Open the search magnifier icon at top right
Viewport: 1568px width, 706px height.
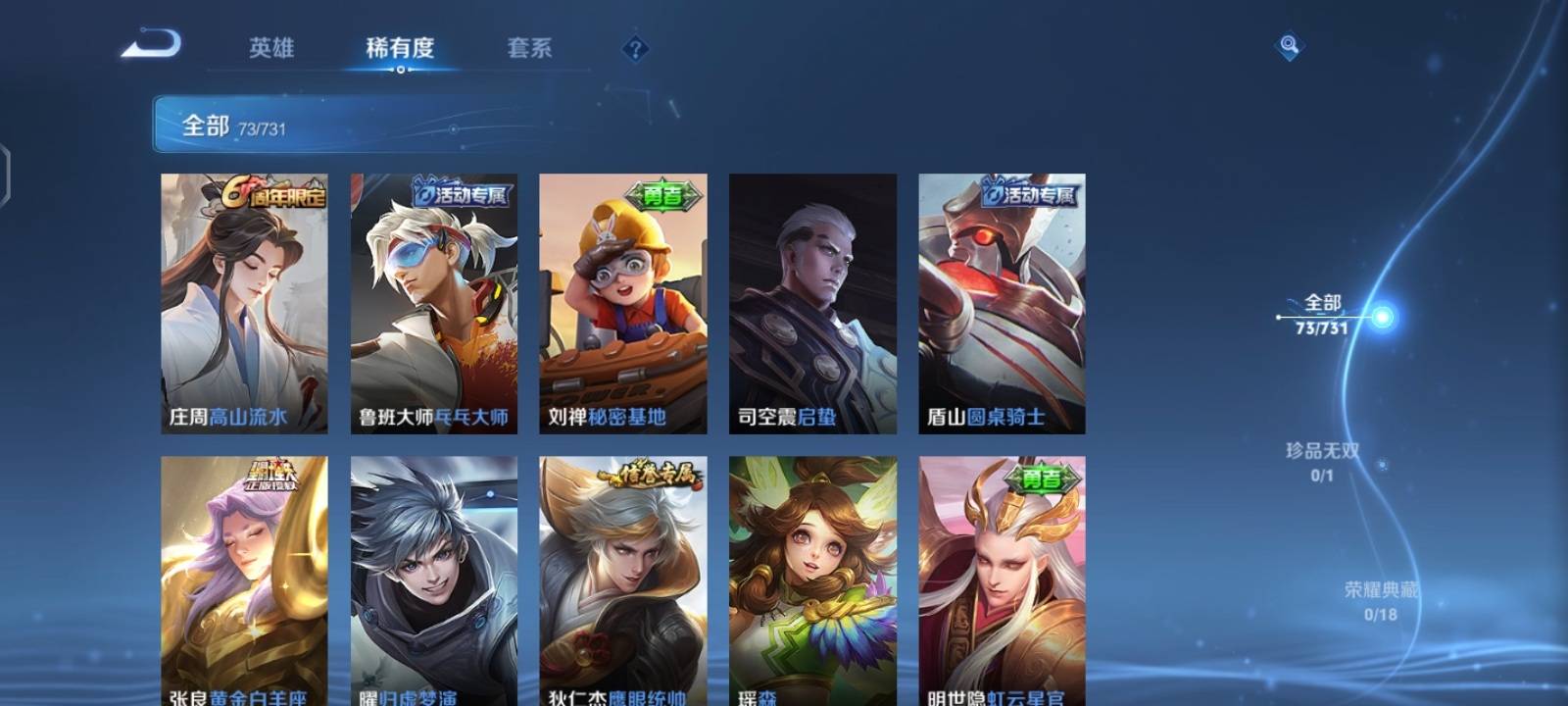1289,44
